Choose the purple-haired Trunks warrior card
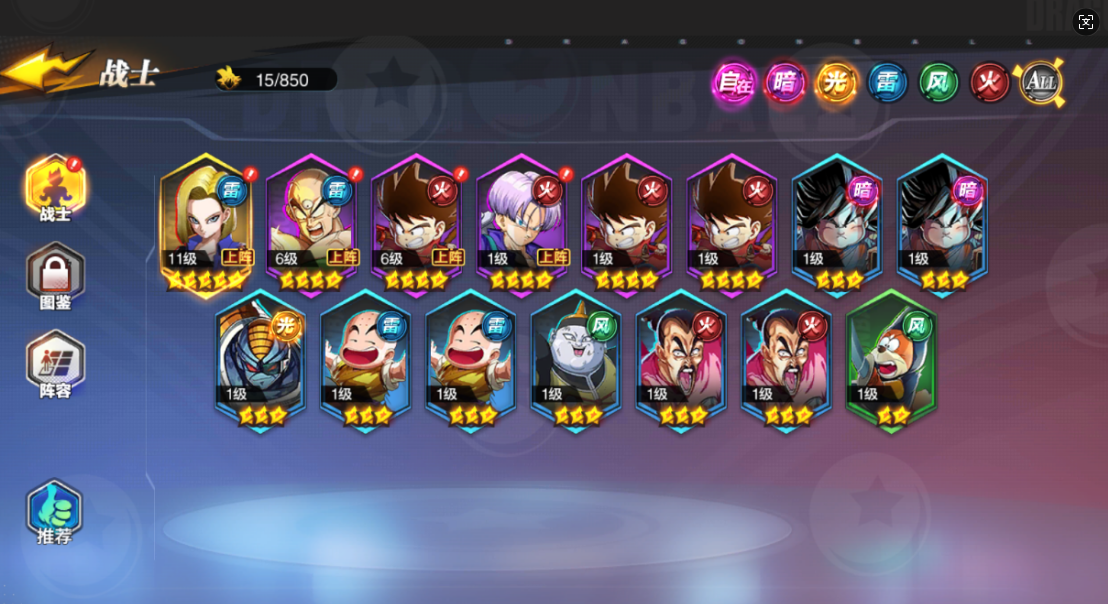1108x604 pixels. coord(521,225)
